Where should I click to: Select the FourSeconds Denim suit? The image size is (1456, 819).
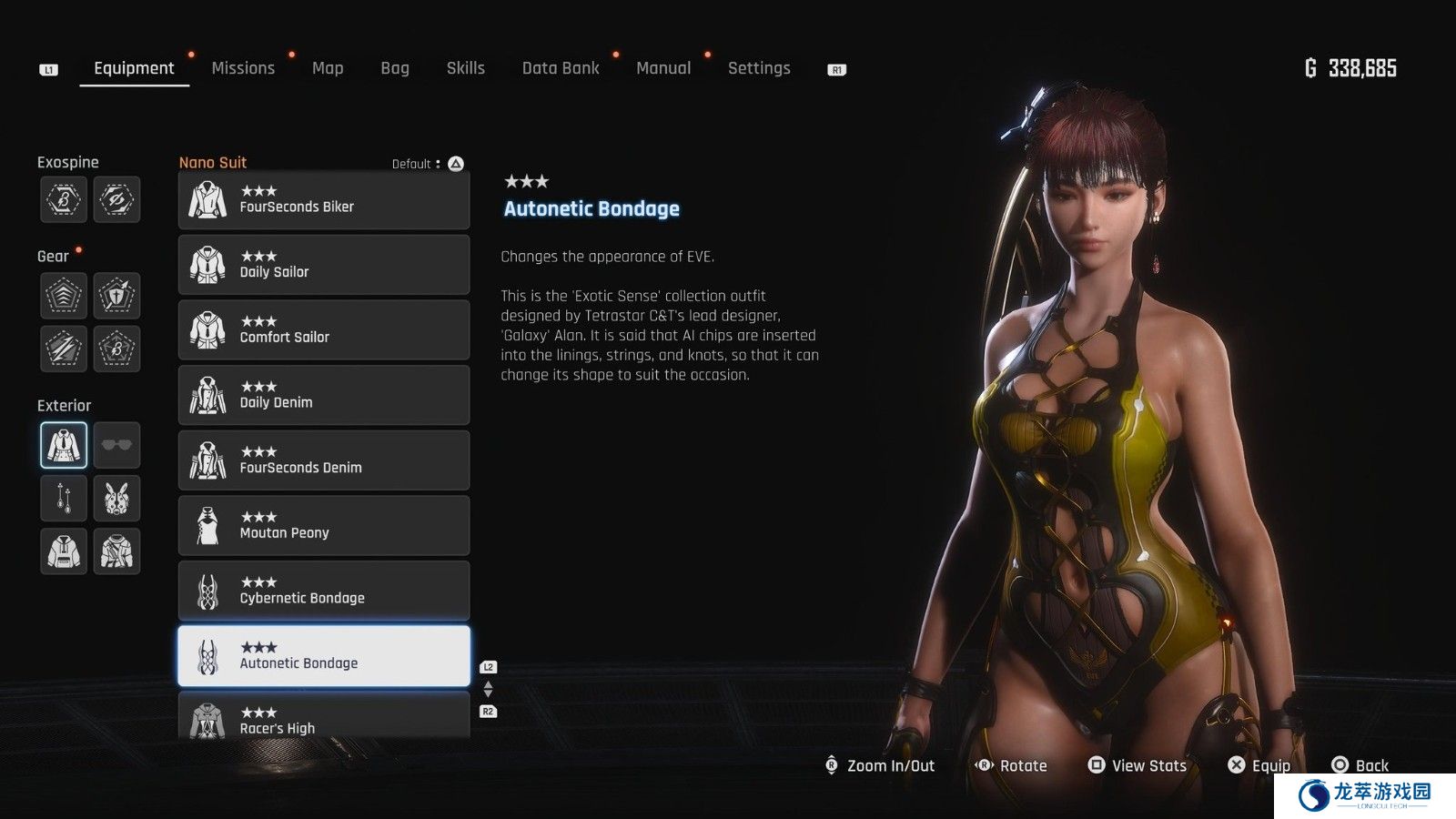point(324,460)
